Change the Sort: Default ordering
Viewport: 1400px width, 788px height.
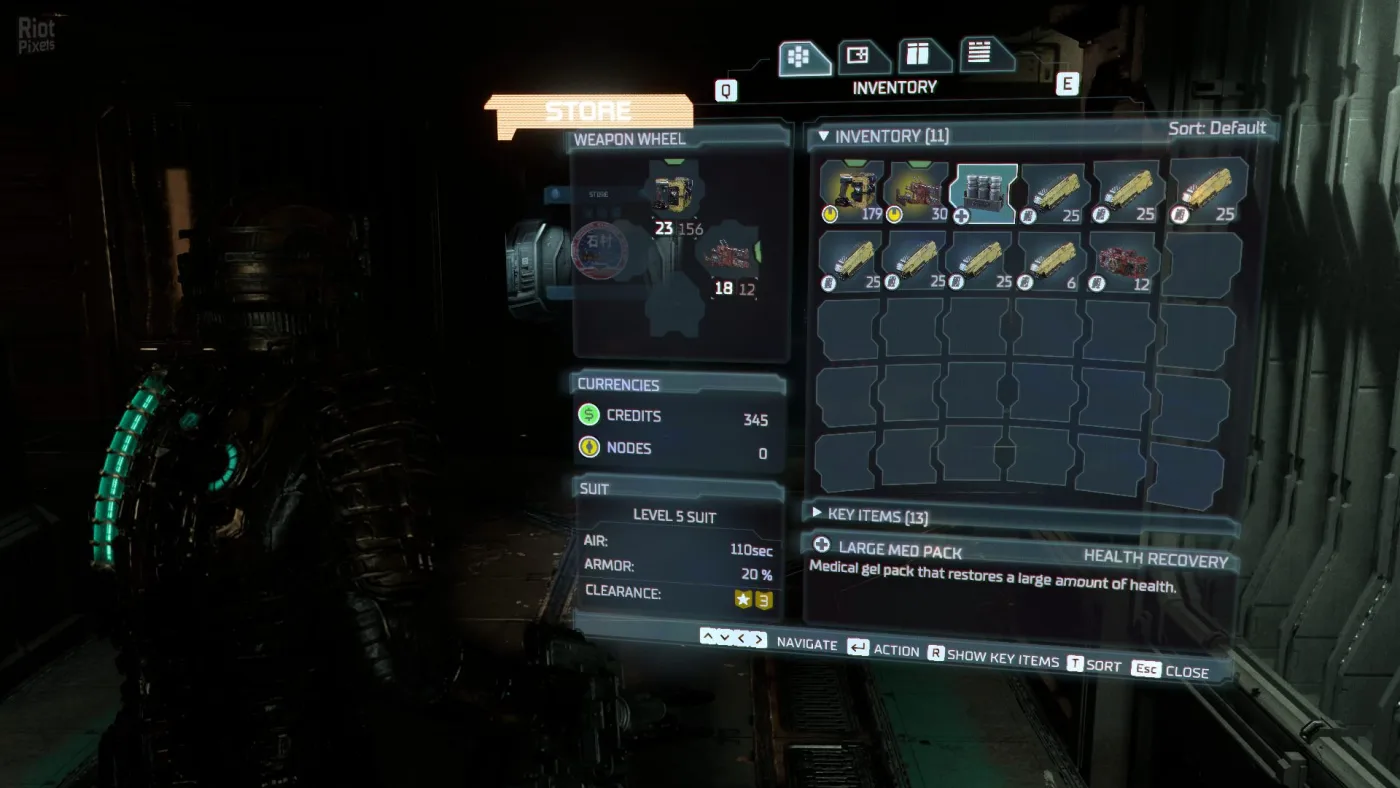point(1216,128)
